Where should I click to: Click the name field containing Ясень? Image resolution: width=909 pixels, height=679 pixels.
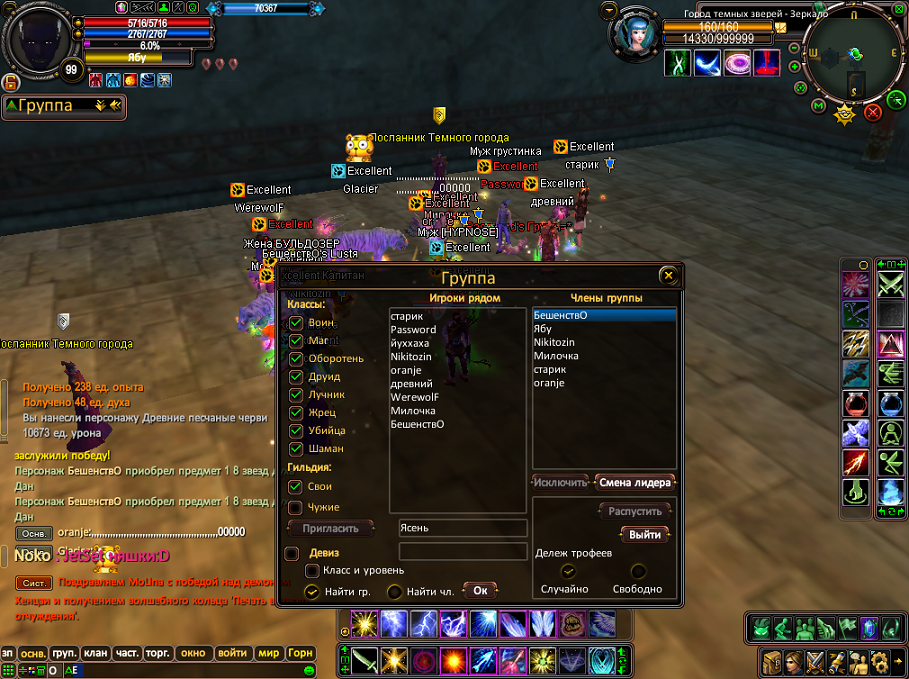pos(462,528)
